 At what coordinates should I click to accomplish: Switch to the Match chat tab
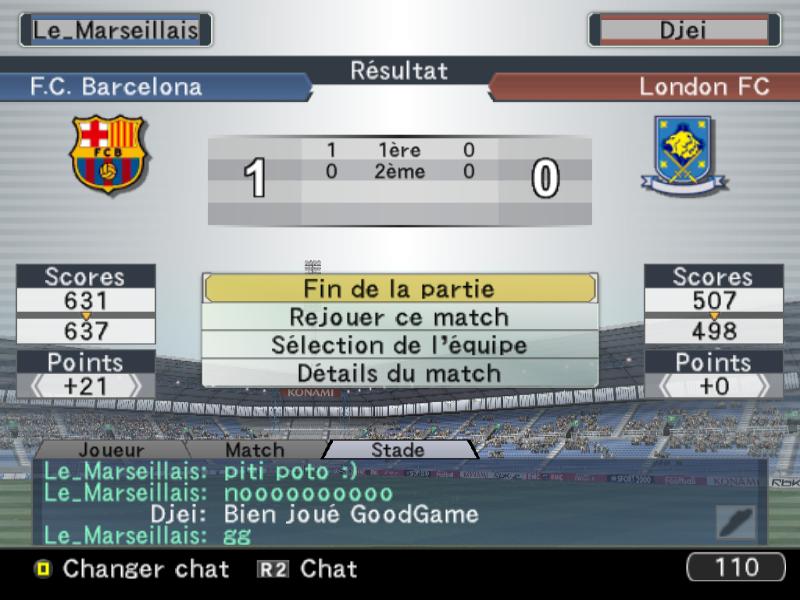254,450
